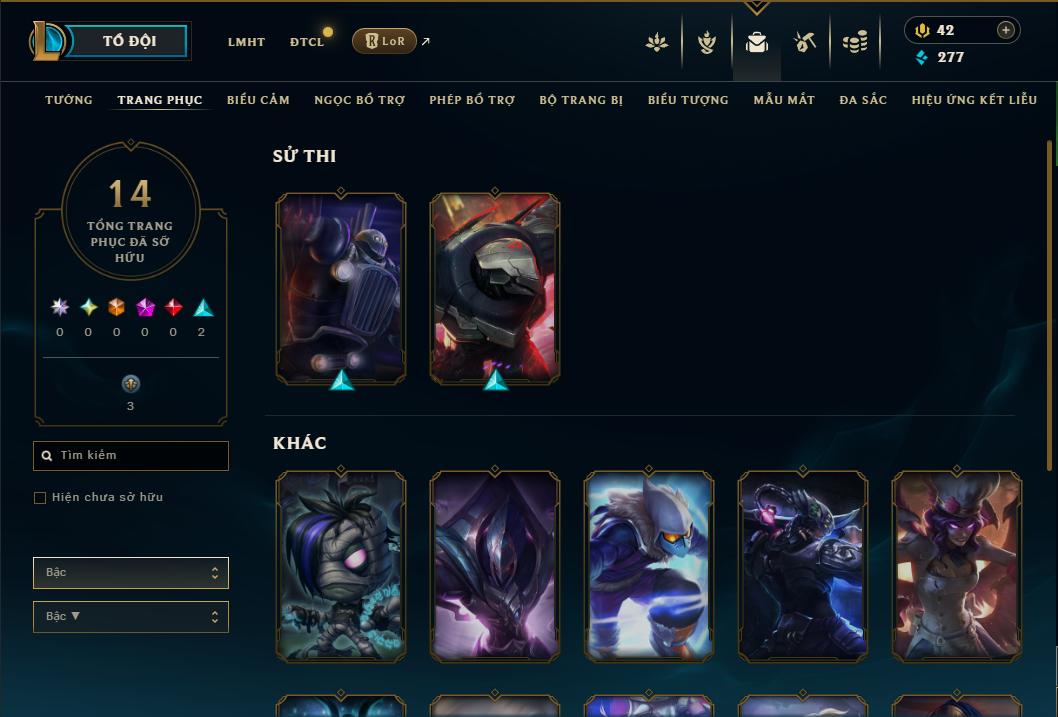The width and height of the screenshot is (1058, 717).
Task: Open the NGỌC BỔ TRỢ runes tab
Action: click(359, 100)
